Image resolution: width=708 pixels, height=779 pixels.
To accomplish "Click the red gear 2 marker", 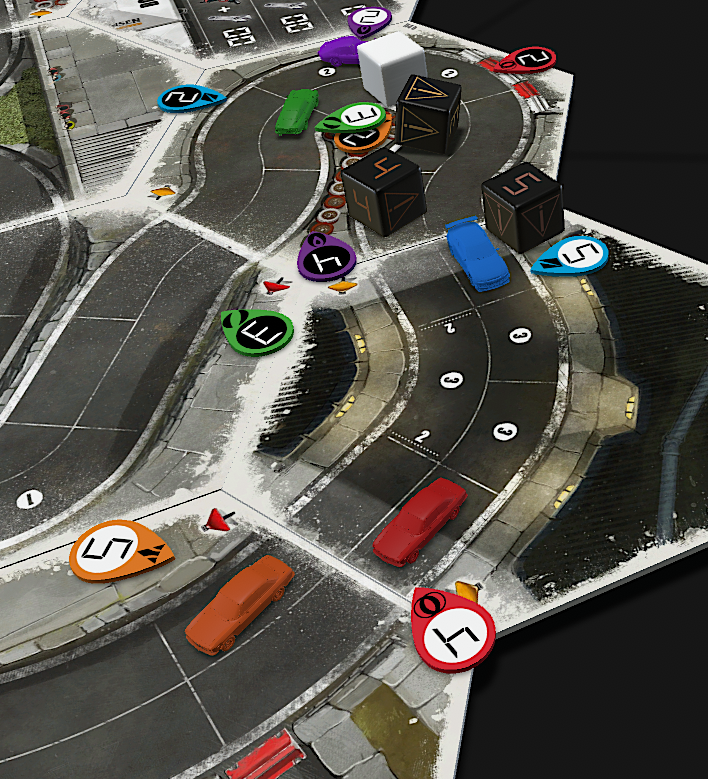I will click(526, 61).
